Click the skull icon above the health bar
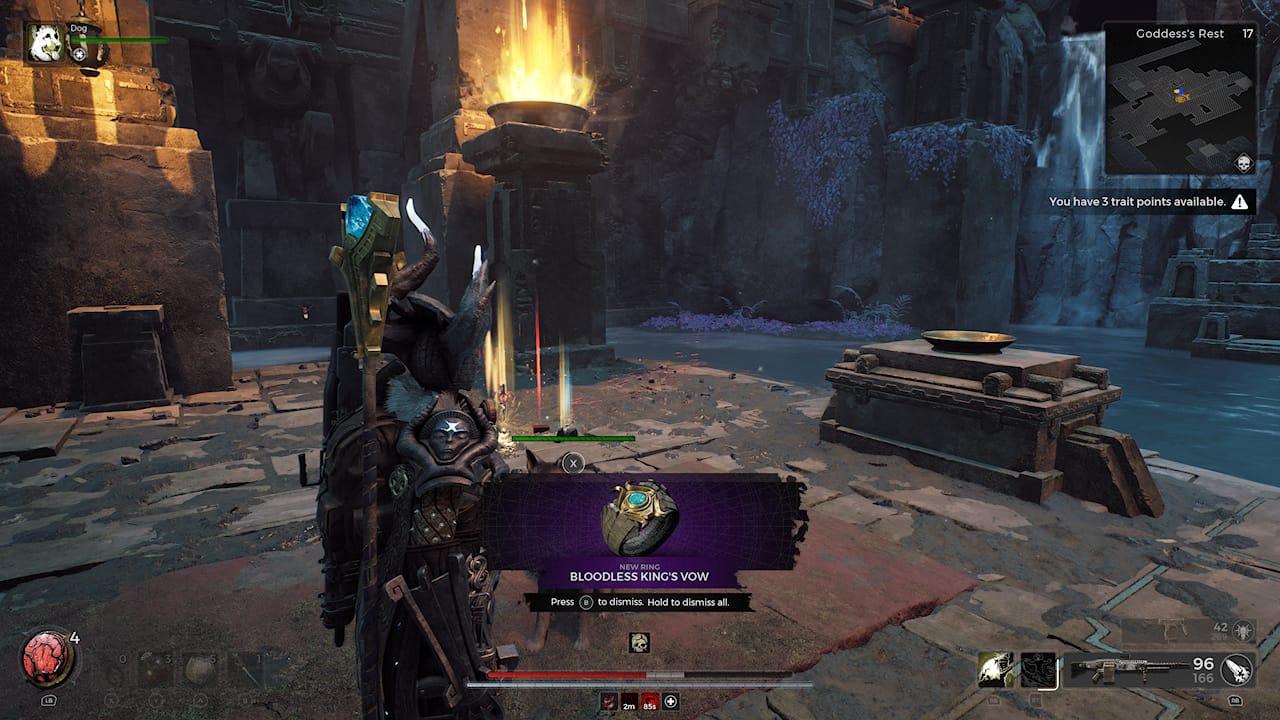This screenshot has height=720, width=1280. 639,643
